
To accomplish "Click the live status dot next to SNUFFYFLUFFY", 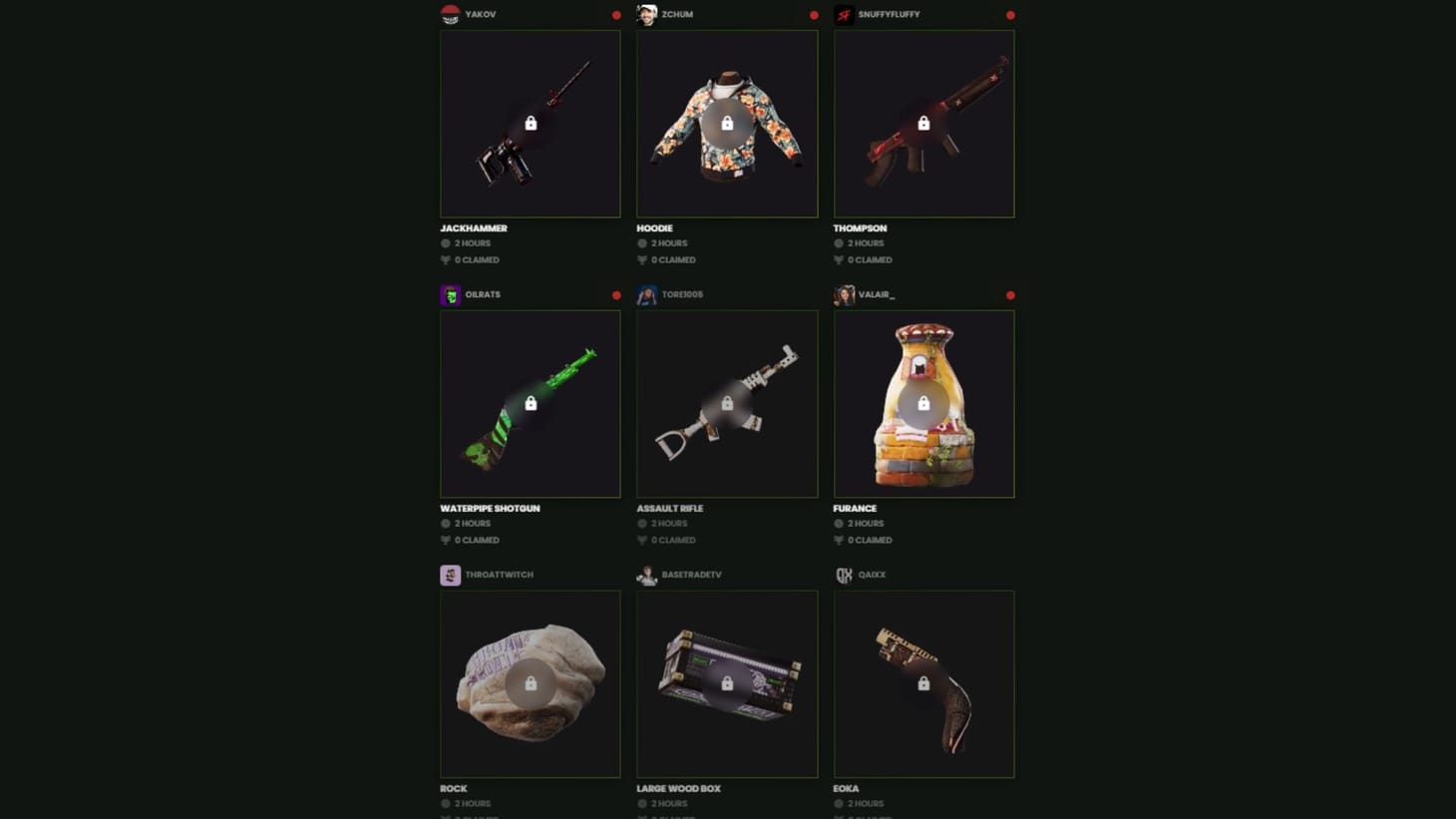I will click(1010, 15).
